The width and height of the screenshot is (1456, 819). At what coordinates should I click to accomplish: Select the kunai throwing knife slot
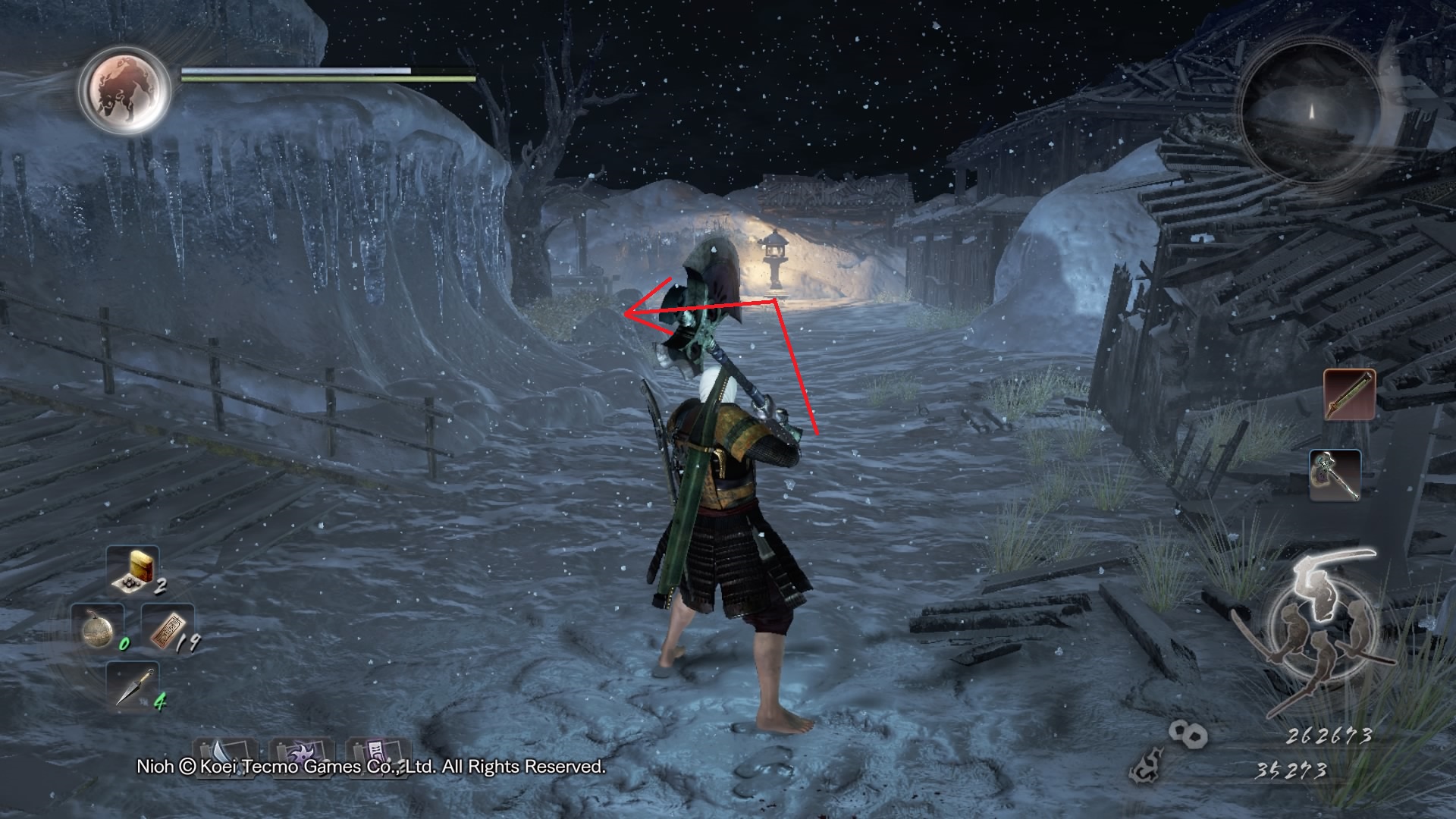(x=134, y=686)
